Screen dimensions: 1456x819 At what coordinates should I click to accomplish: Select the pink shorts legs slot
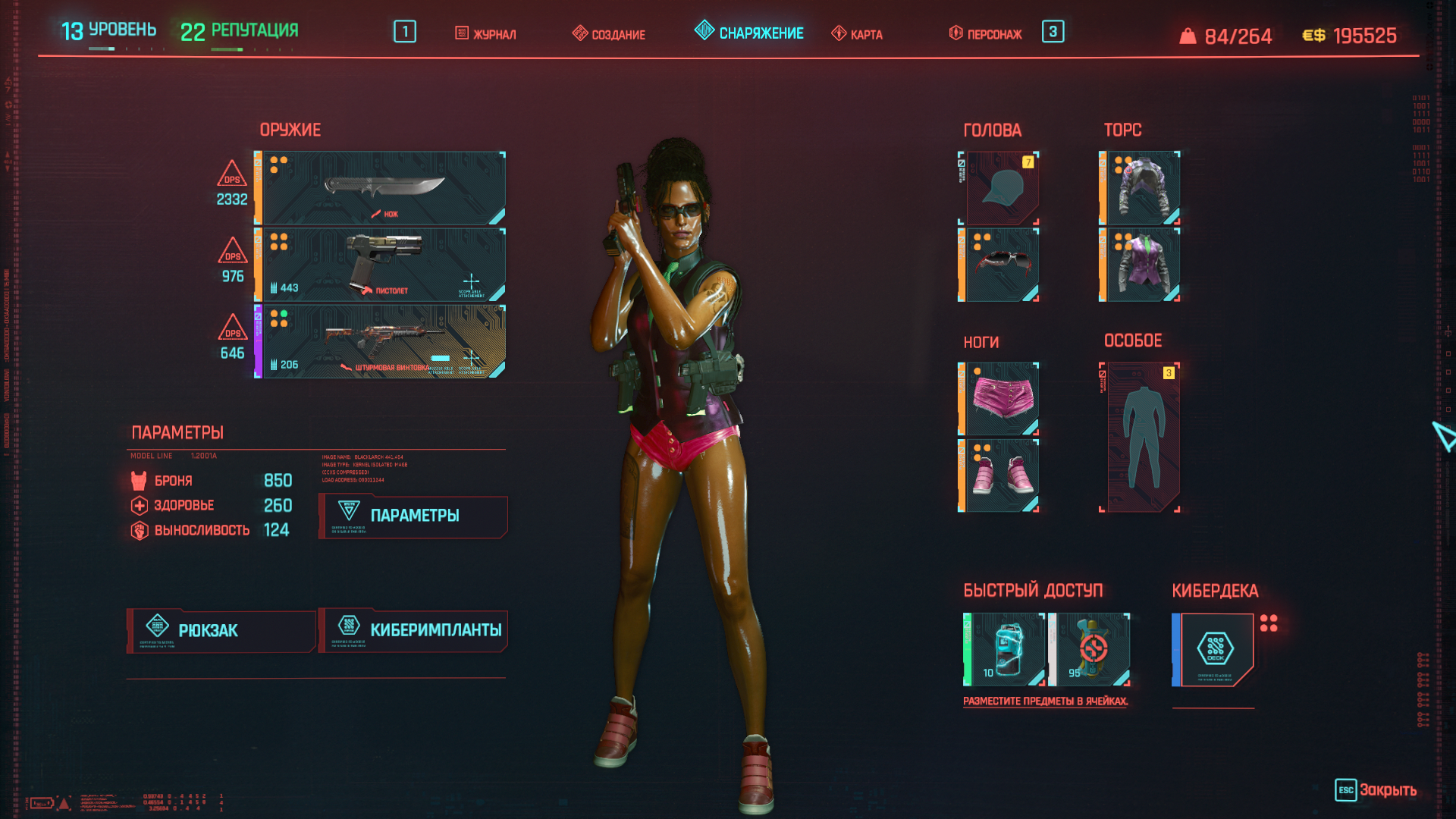tap(1001, 399)
